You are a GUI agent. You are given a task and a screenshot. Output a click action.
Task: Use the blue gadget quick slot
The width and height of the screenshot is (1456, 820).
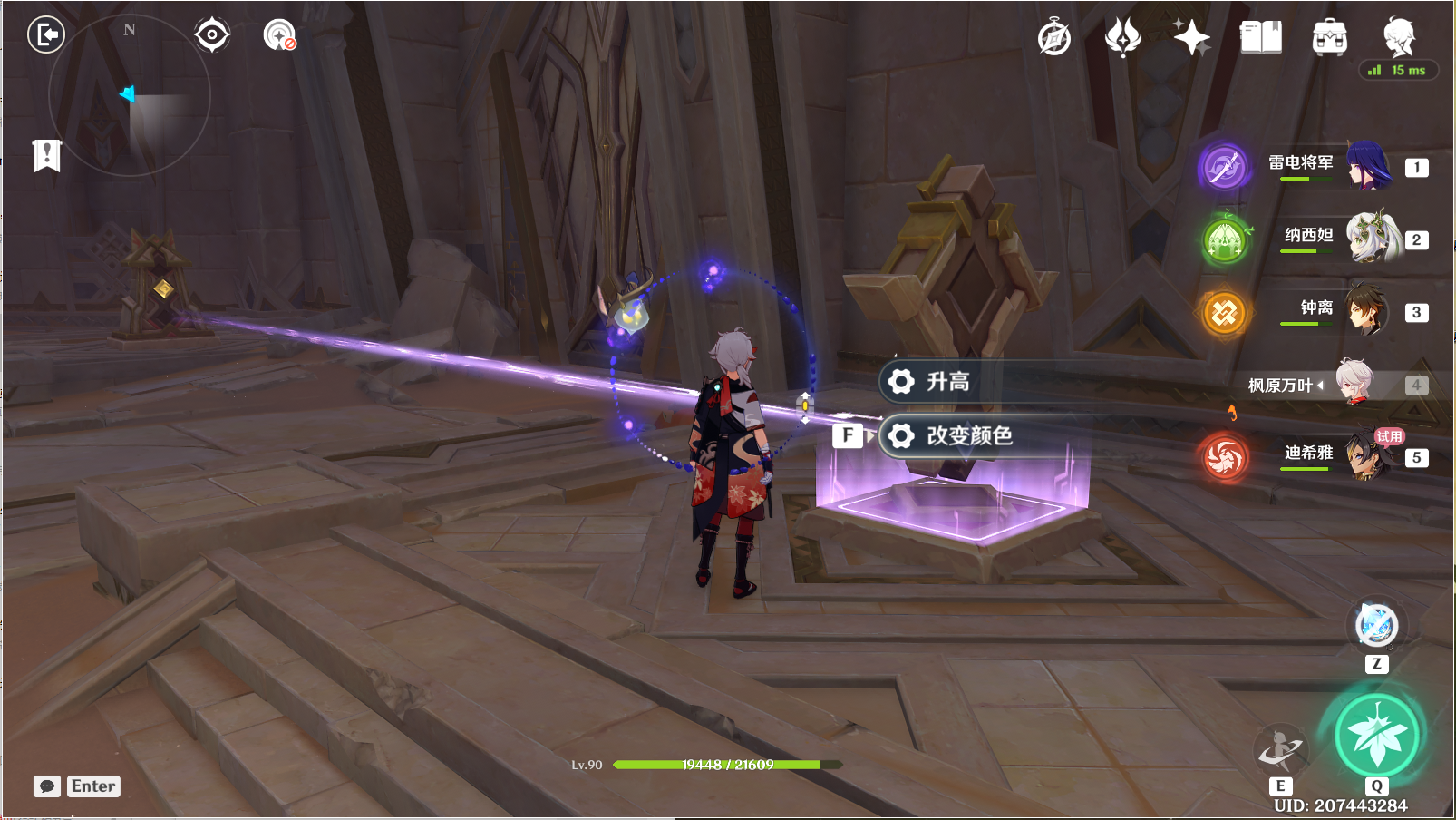1376,625
